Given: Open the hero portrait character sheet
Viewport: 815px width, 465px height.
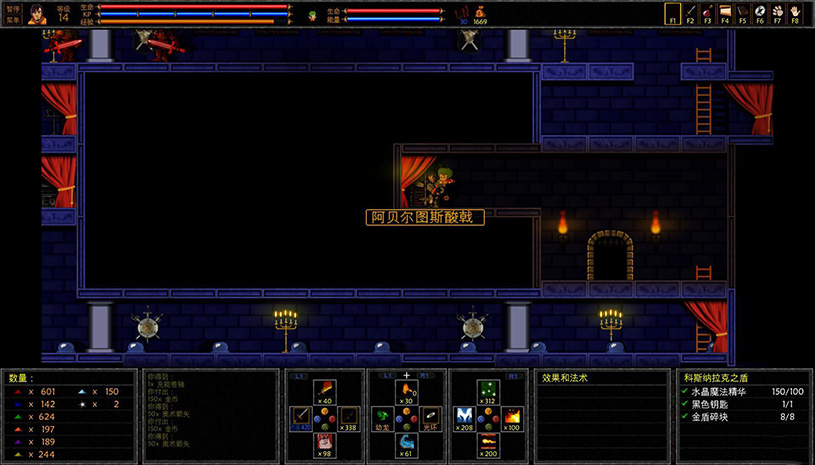Looking at the screenshot, I should (38, 14).
